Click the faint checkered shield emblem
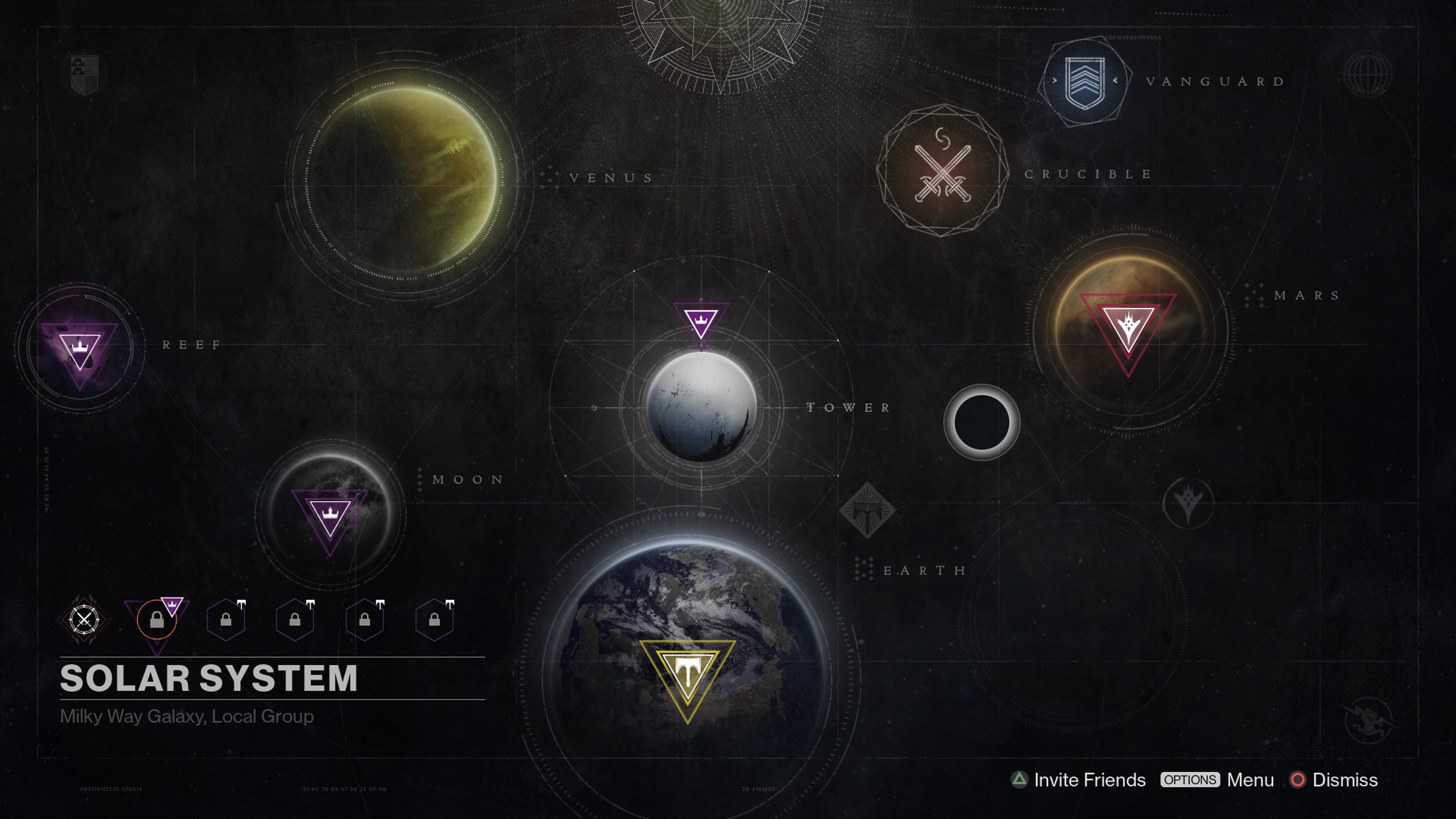The width and height of the screenshot is (1456, 819). pyautogui.click(x=85, y=73)
